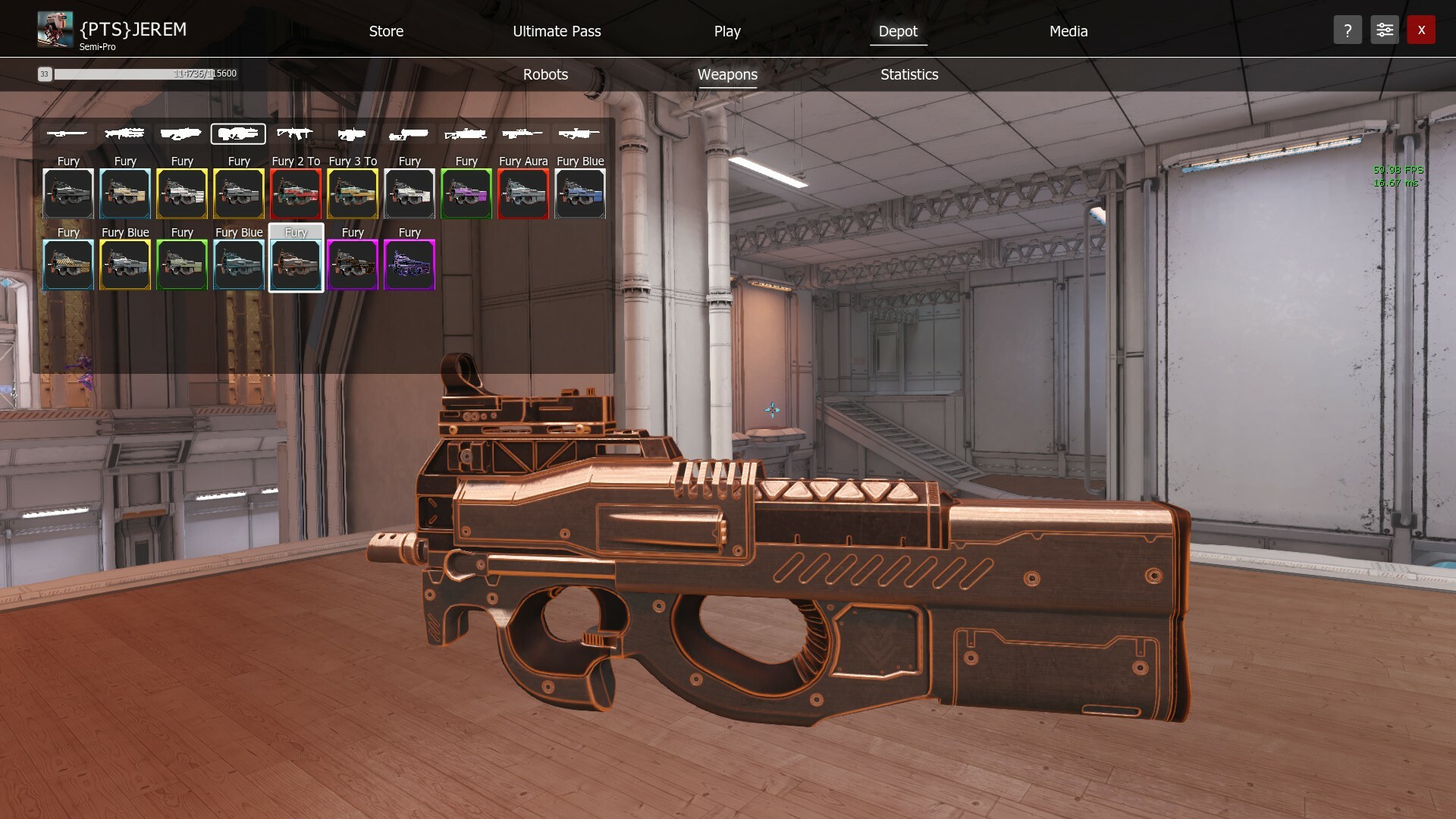
Task: Switch to the Robots tab
Action: click(x=545, y=74)
